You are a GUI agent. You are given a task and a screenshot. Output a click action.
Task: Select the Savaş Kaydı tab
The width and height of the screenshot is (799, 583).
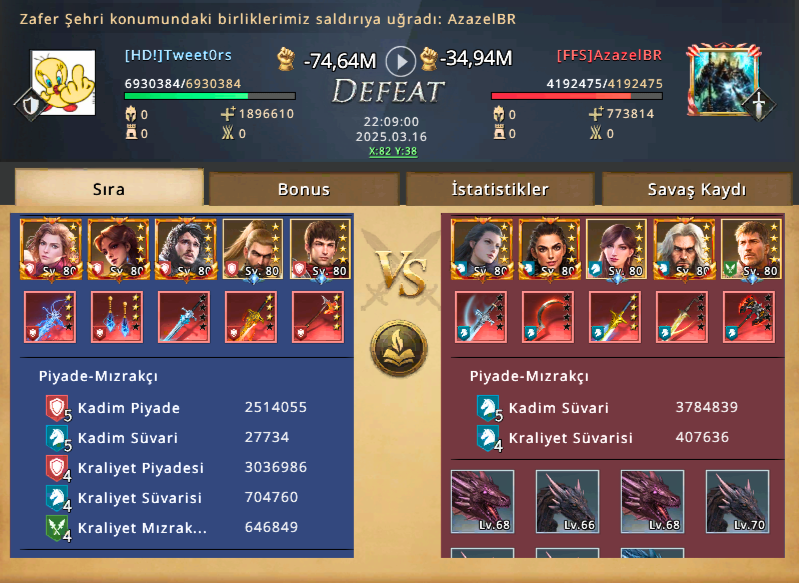point(697,188)
